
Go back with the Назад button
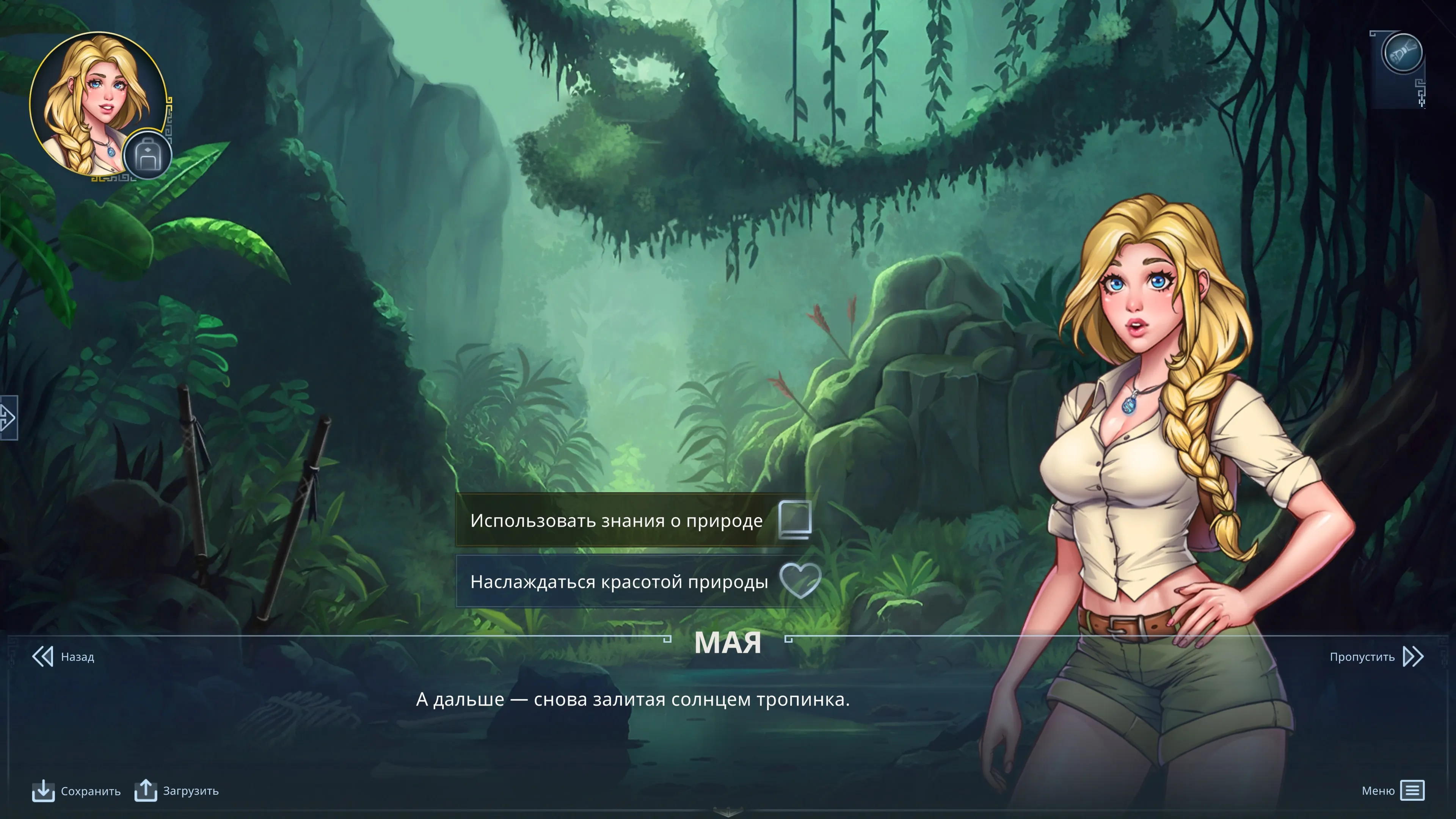tap(63, 657)
